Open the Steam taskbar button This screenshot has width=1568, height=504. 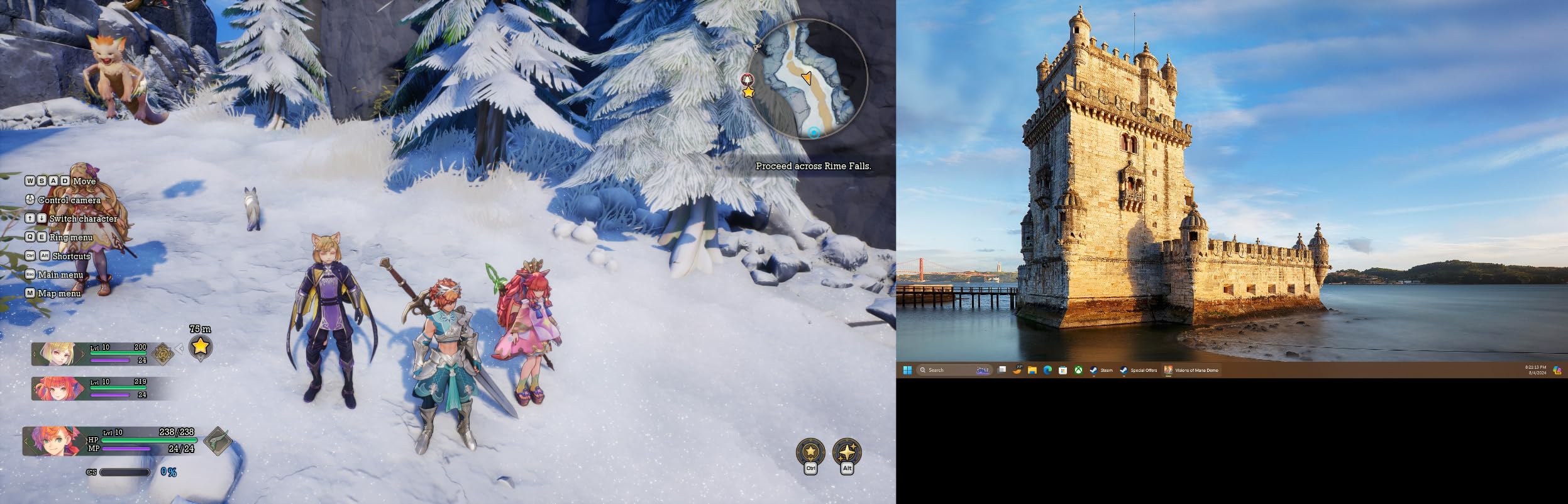point(1101,370)
